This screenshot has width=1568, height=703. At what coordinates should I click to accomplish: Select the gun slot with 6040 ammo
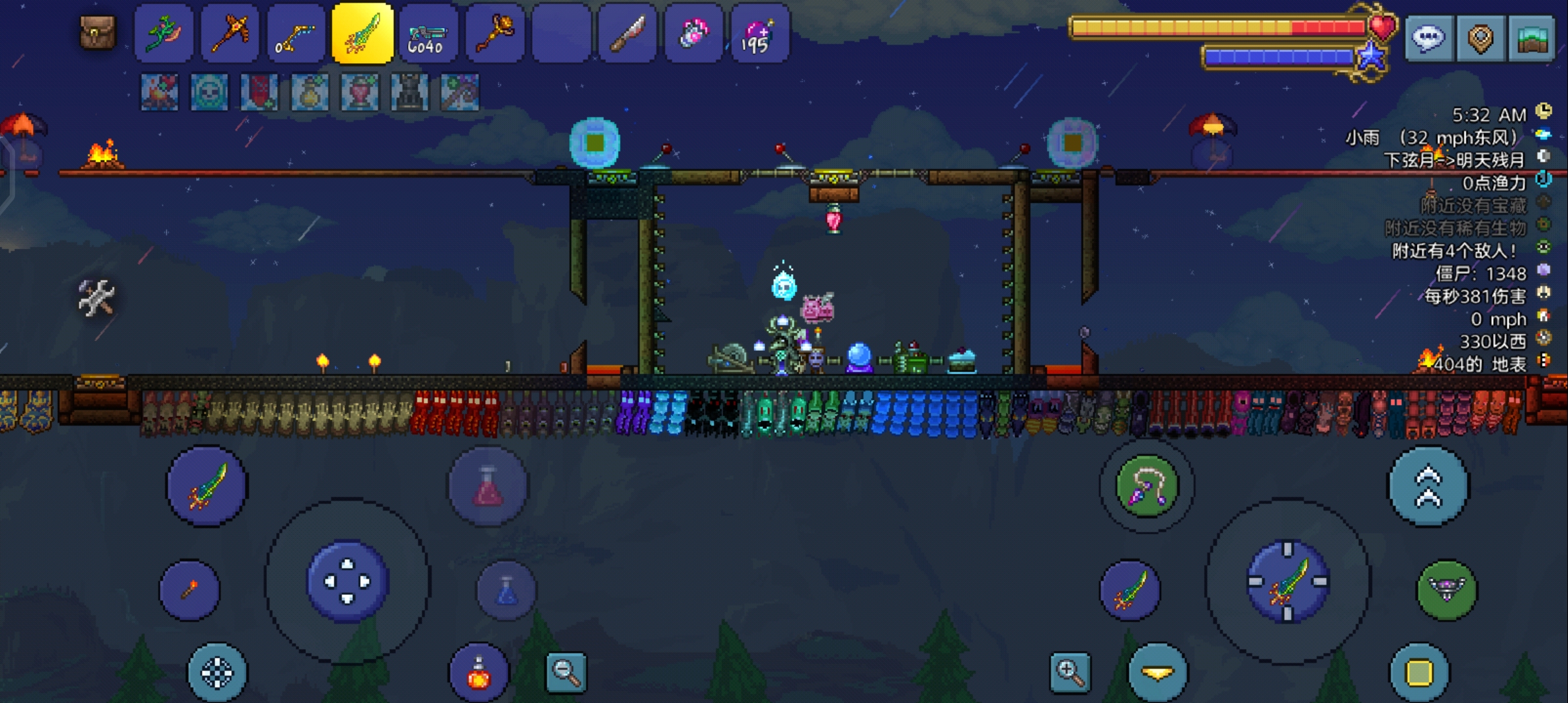428,34
